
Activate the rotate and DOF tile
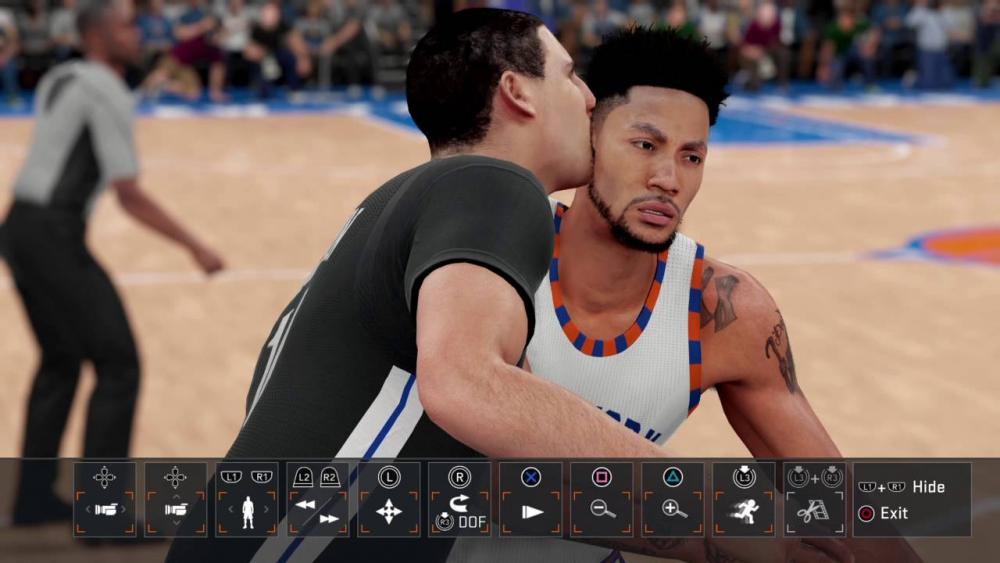click(x=460, y=499)
